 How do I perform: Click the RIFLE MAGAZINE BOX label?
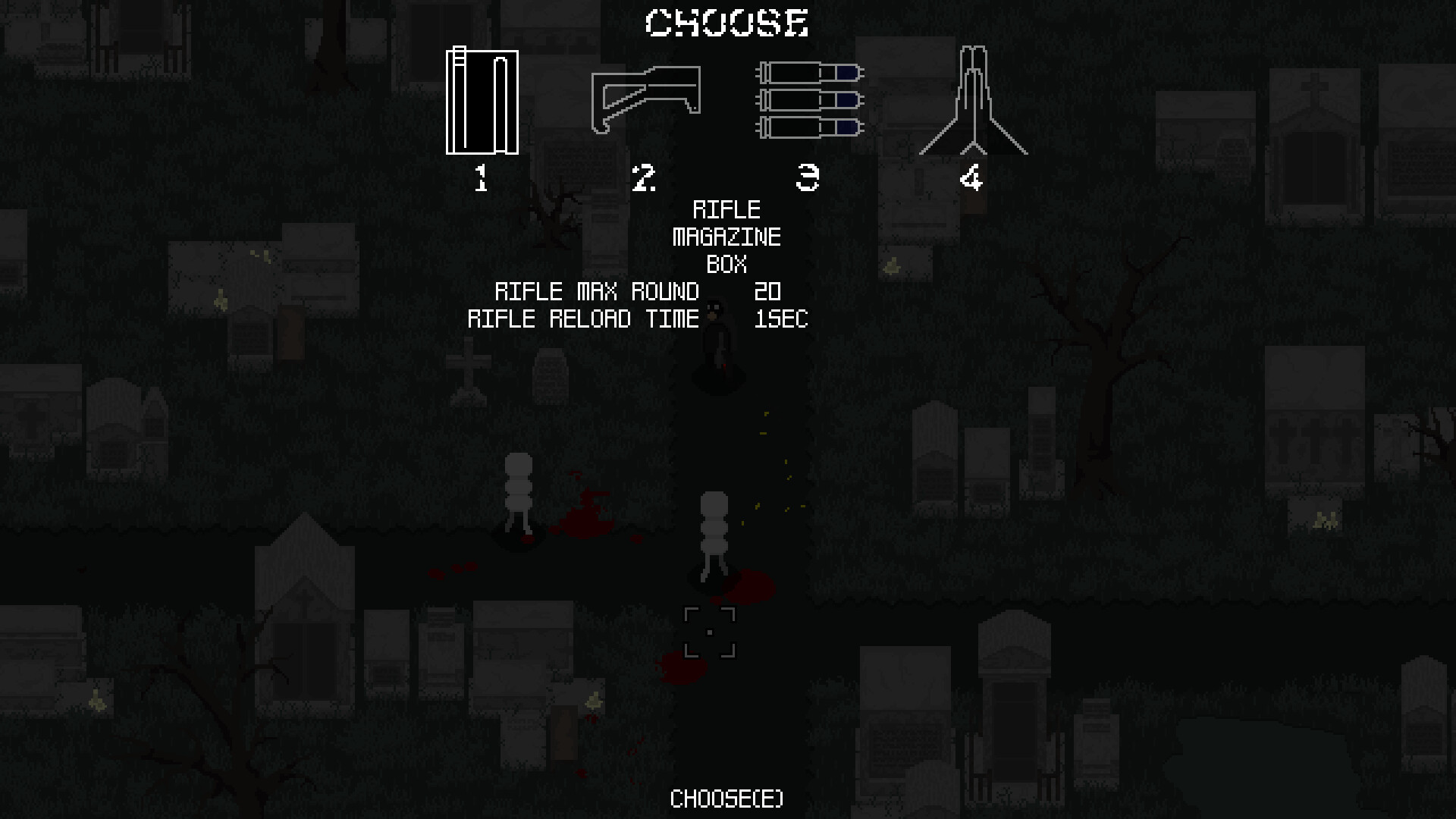pyautogui.click(x=728, y=237)
